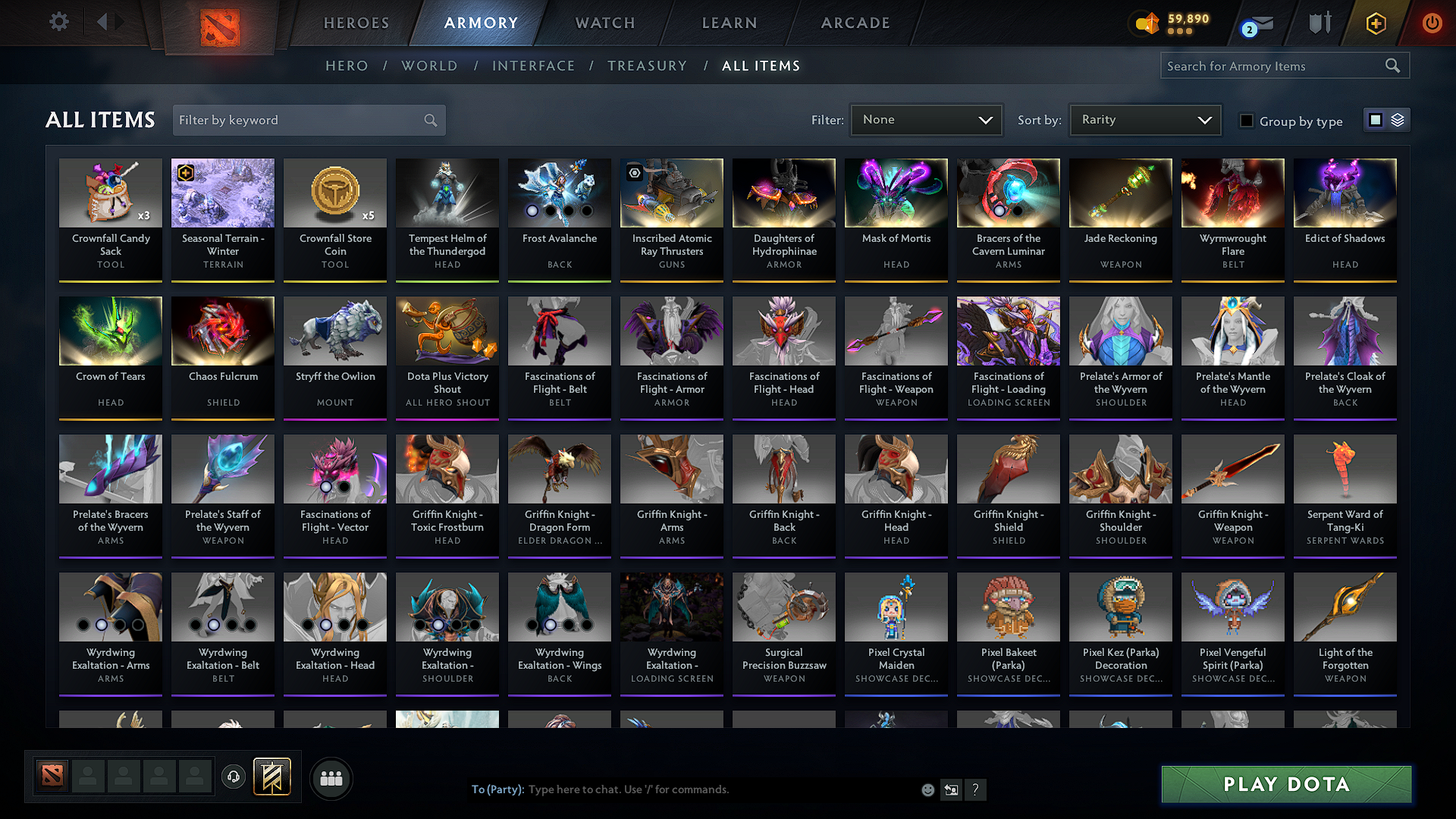Select the Frost Avalanche item thumbnail
The height and width of the screenshot is (819, 1456).
559,193
